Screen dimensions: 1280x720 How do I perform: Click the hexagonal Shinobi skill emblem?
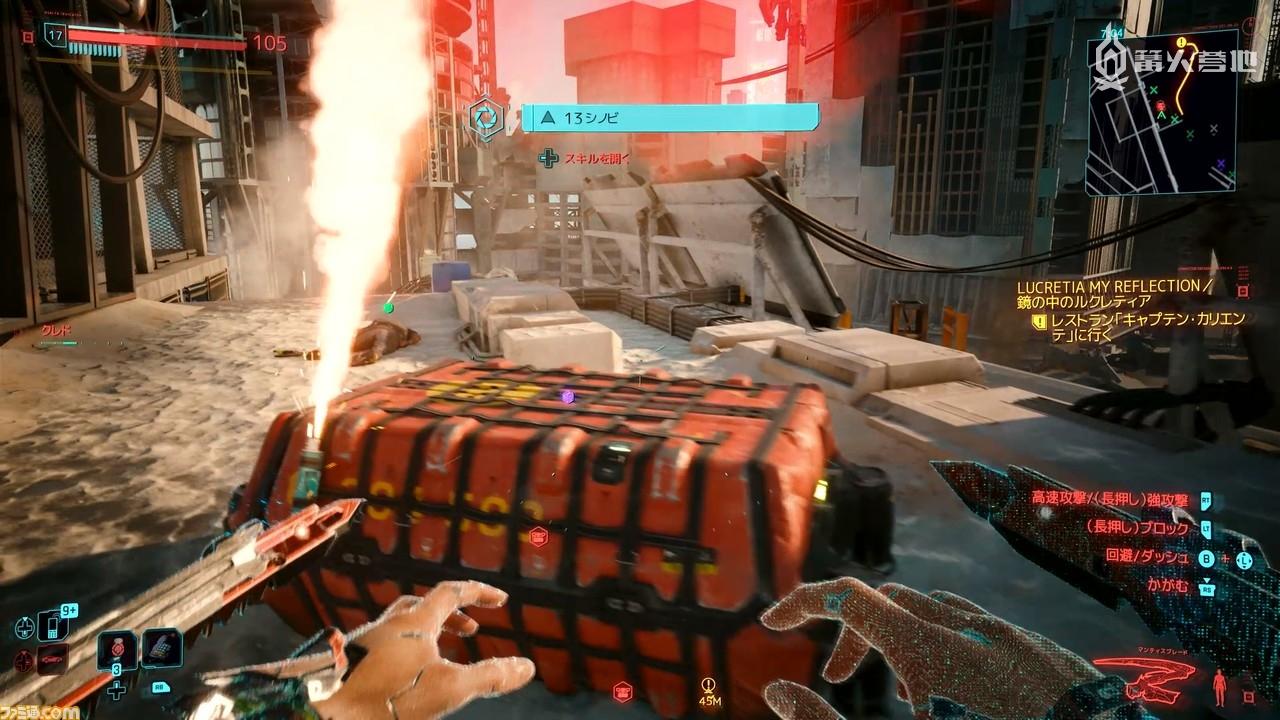click(488, 116)
